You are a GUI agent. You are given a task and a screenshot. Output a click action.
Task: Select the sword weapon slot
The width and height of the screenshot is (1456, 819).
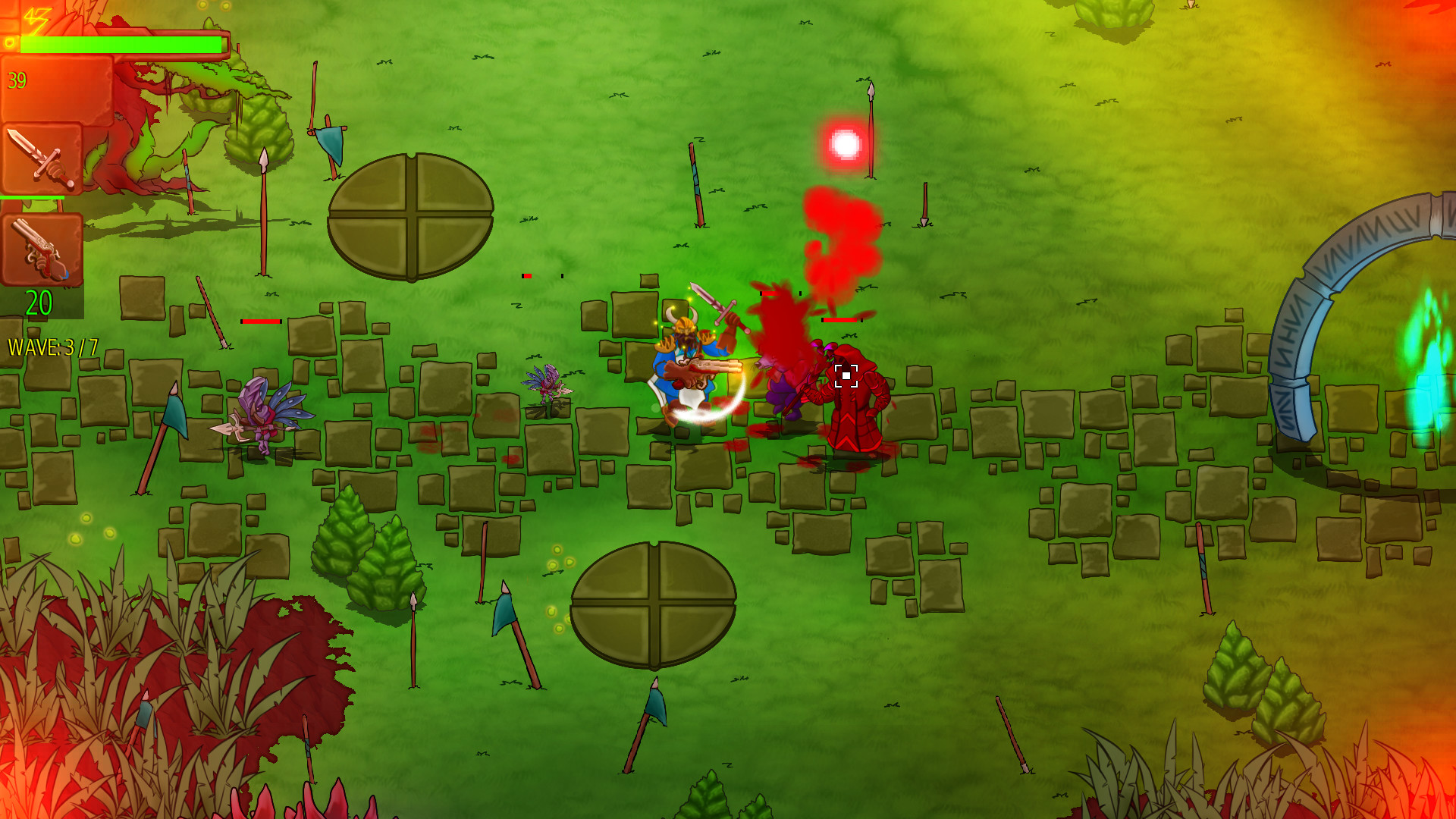point(42,158)
